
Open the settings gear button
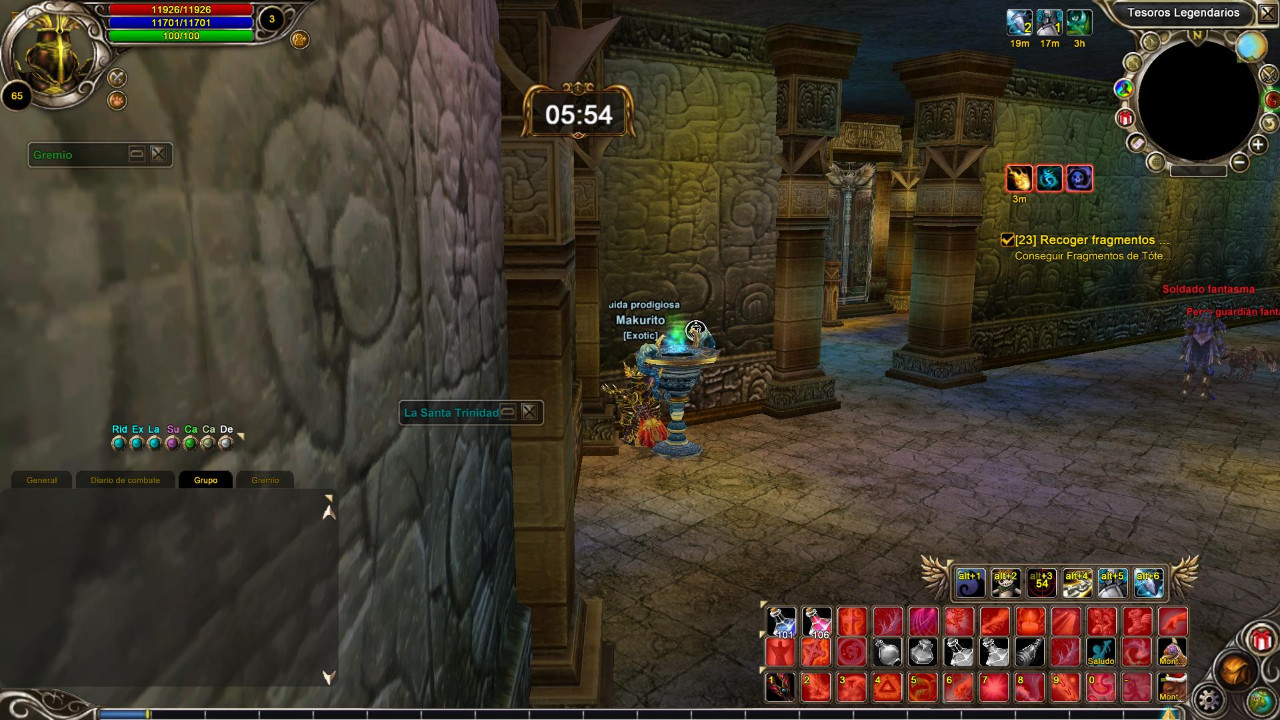[x=1209, y=699]
